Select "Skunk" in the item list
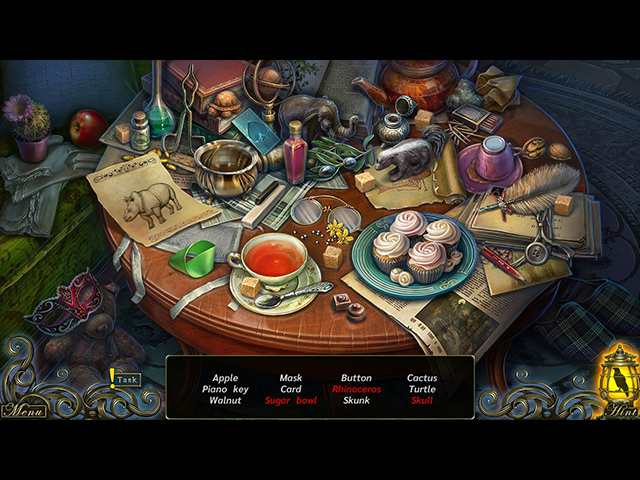 tap(356, 400)
